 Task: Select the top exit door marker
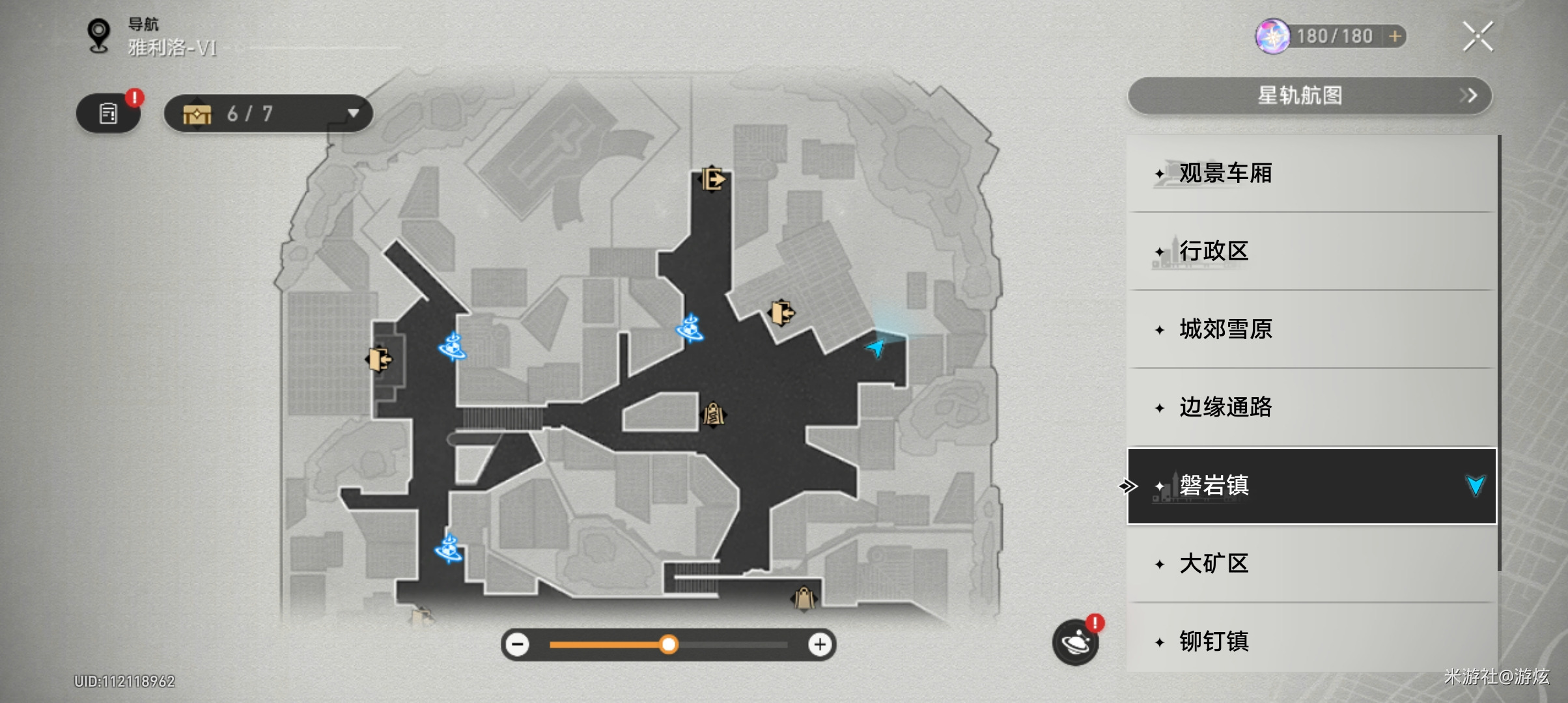[x=713, y=178]
